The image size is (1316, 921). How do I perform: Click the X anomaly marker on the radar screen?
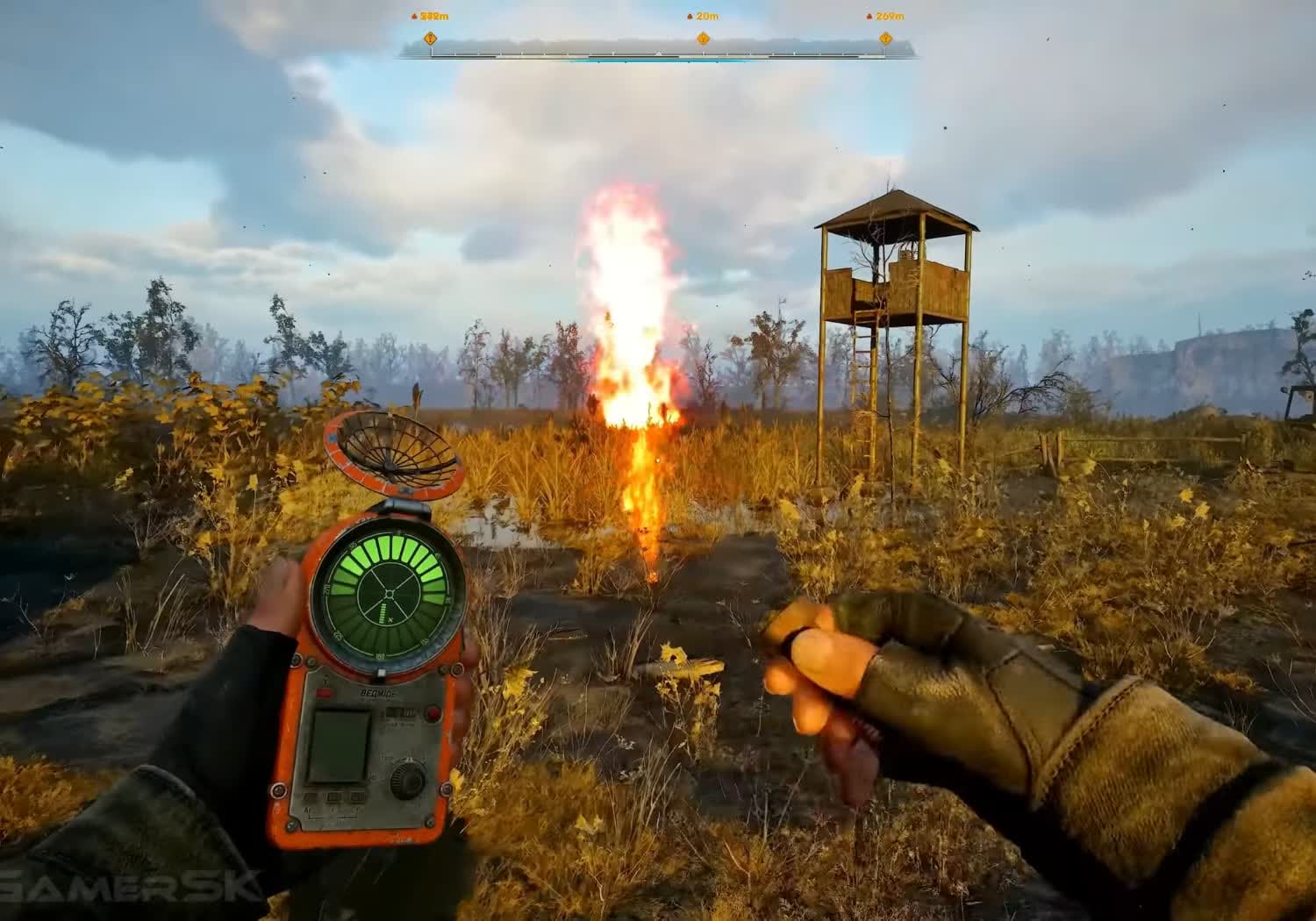(x=390, y=619)
